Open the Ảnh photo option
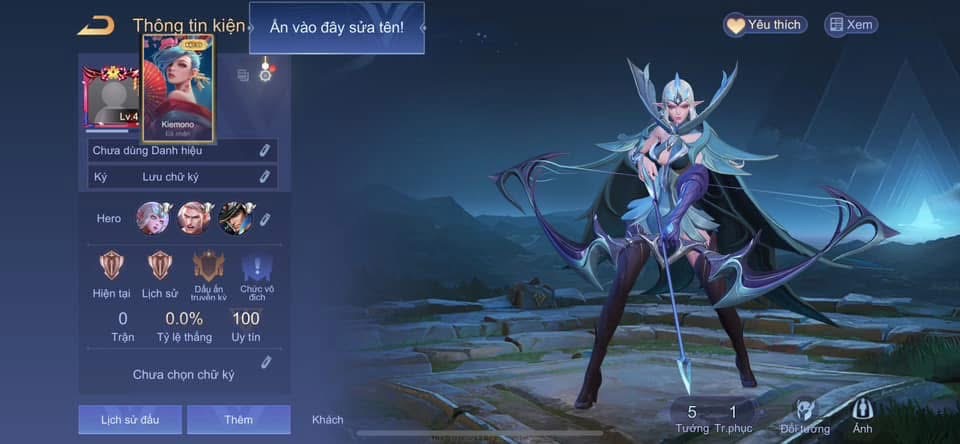This screenshot has height=444, width=960. (x=862, y=413)
